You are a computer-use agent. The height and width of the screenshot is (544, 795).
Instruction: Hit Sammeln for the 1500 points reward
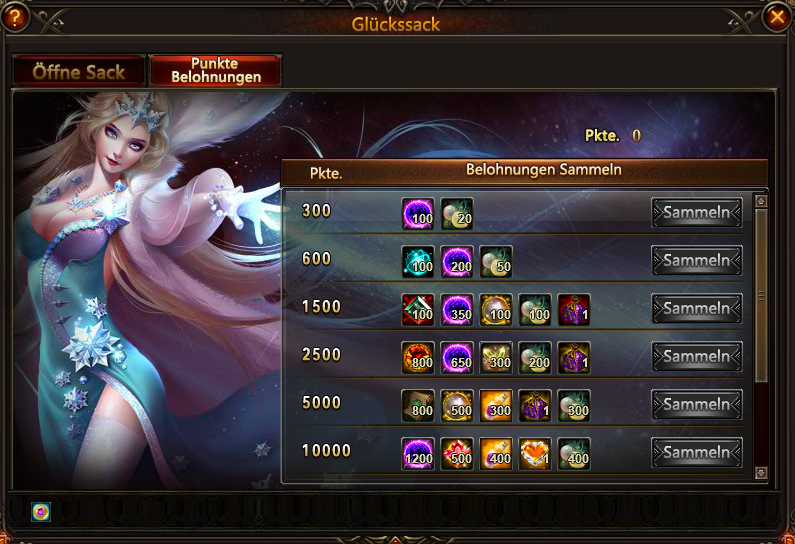(697, 309)
